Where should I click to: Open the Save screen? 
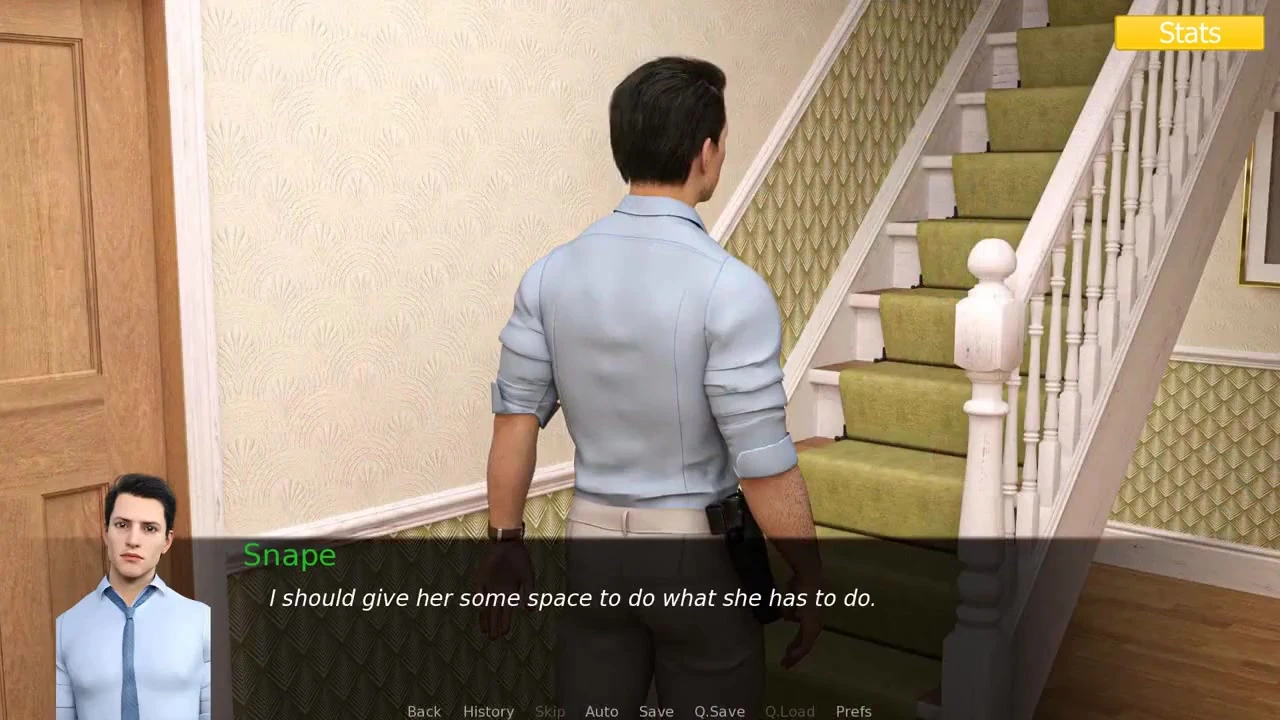656,711
